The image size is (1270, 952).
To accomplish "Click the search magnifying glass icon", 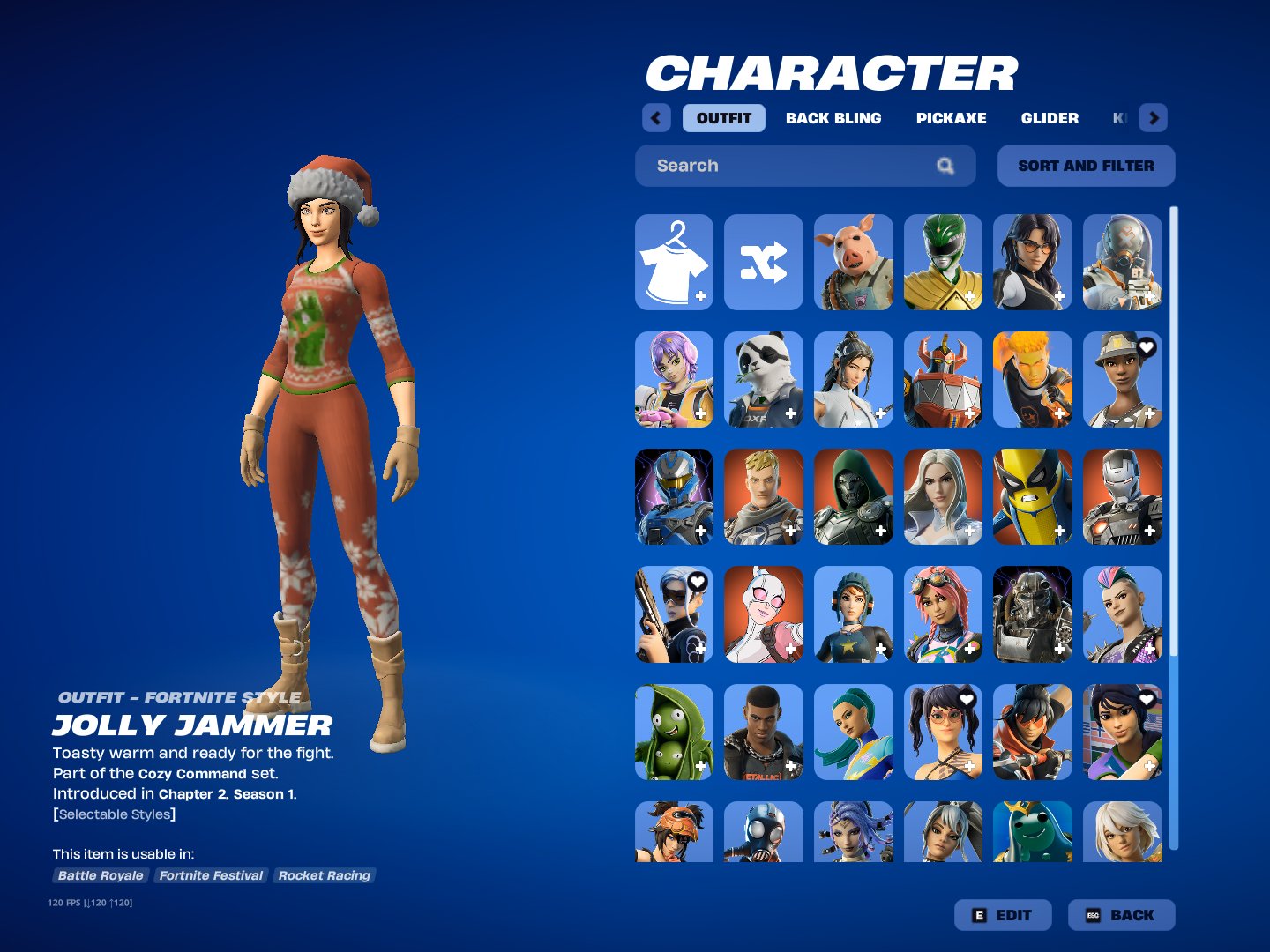I will [945, 166].
